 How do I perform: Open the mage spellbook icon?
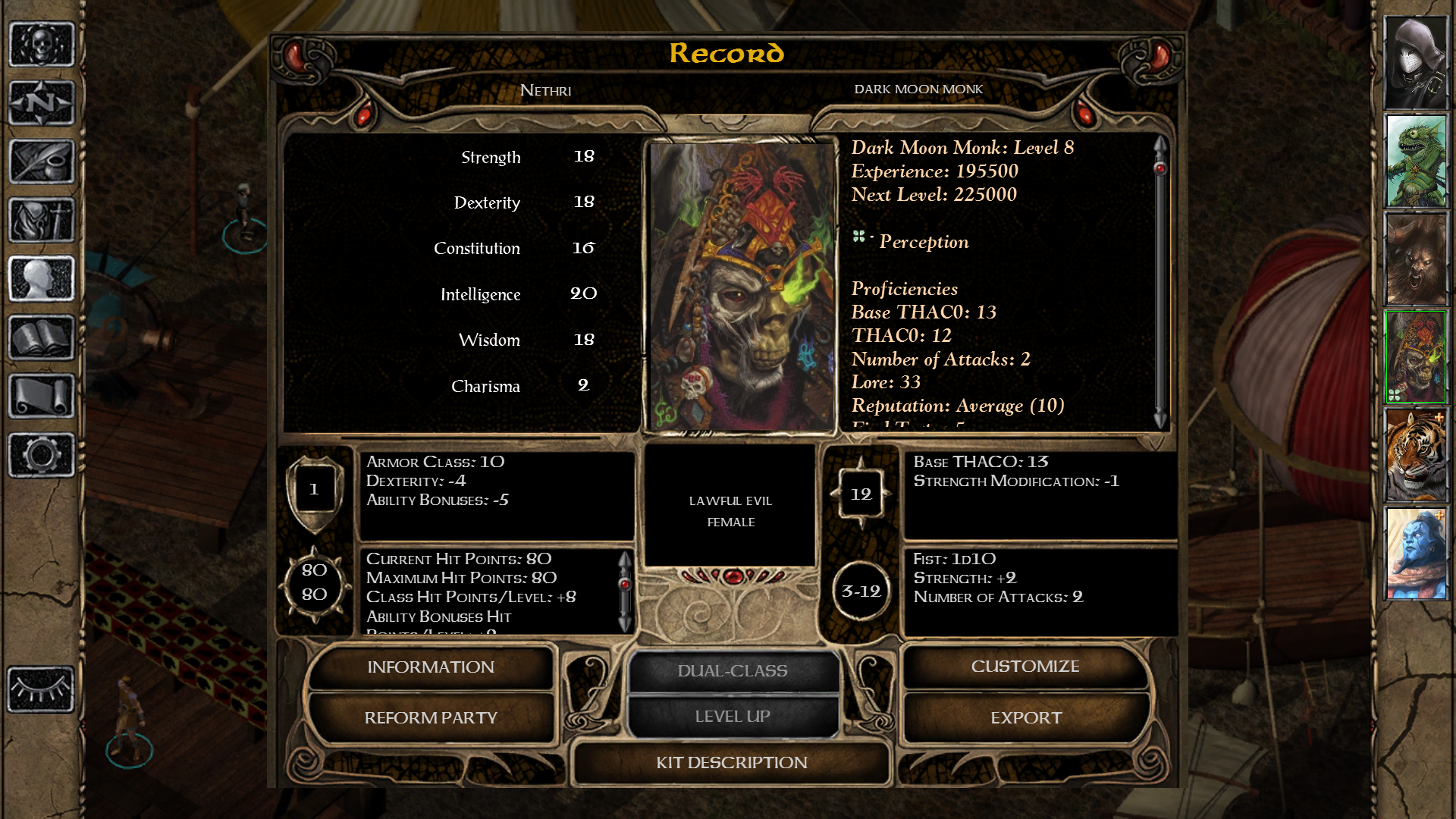point(42,337)
